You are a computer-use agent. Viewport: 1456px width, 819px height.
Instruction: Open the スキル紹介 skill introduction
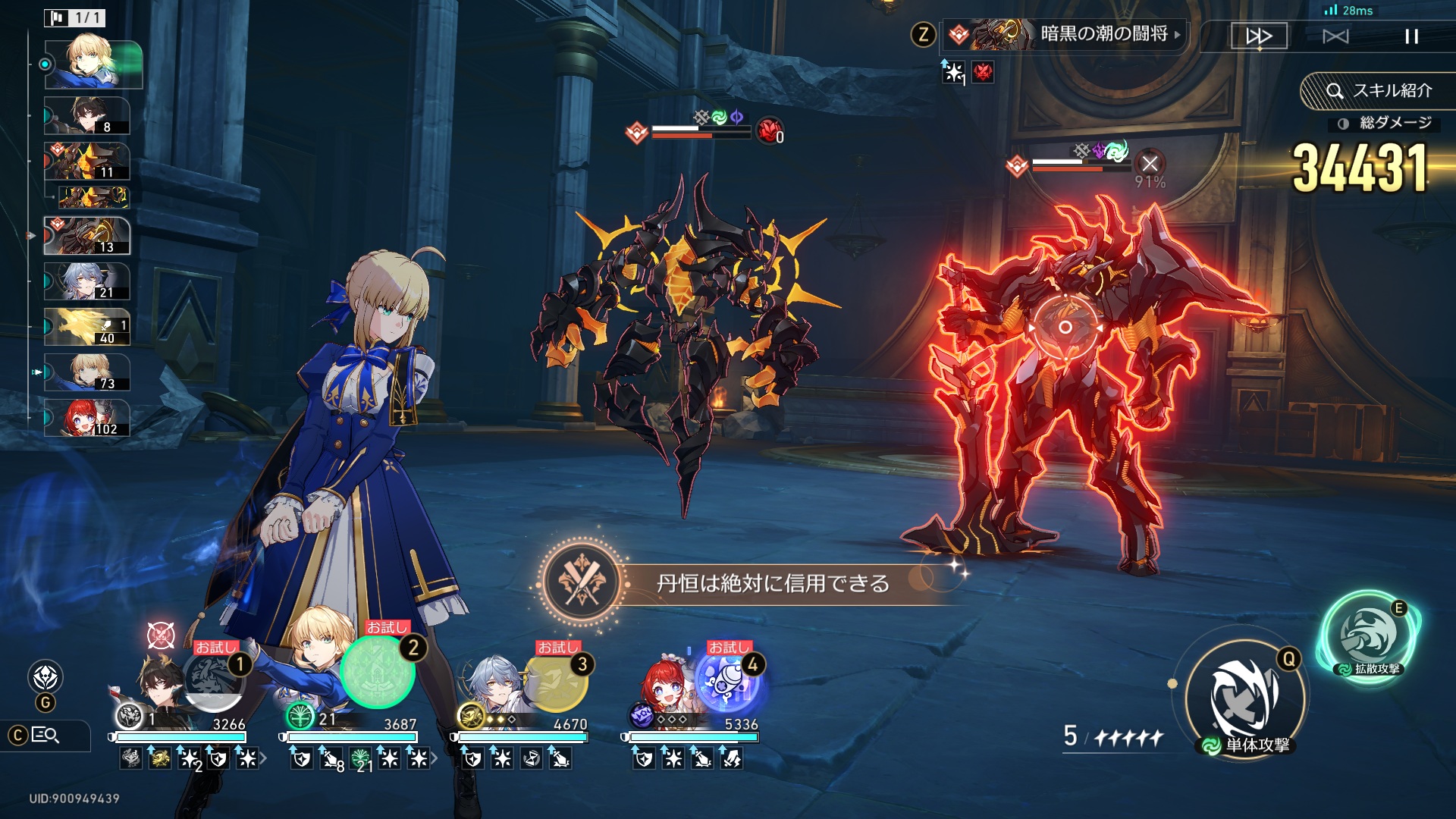(x=1379, y=91)
